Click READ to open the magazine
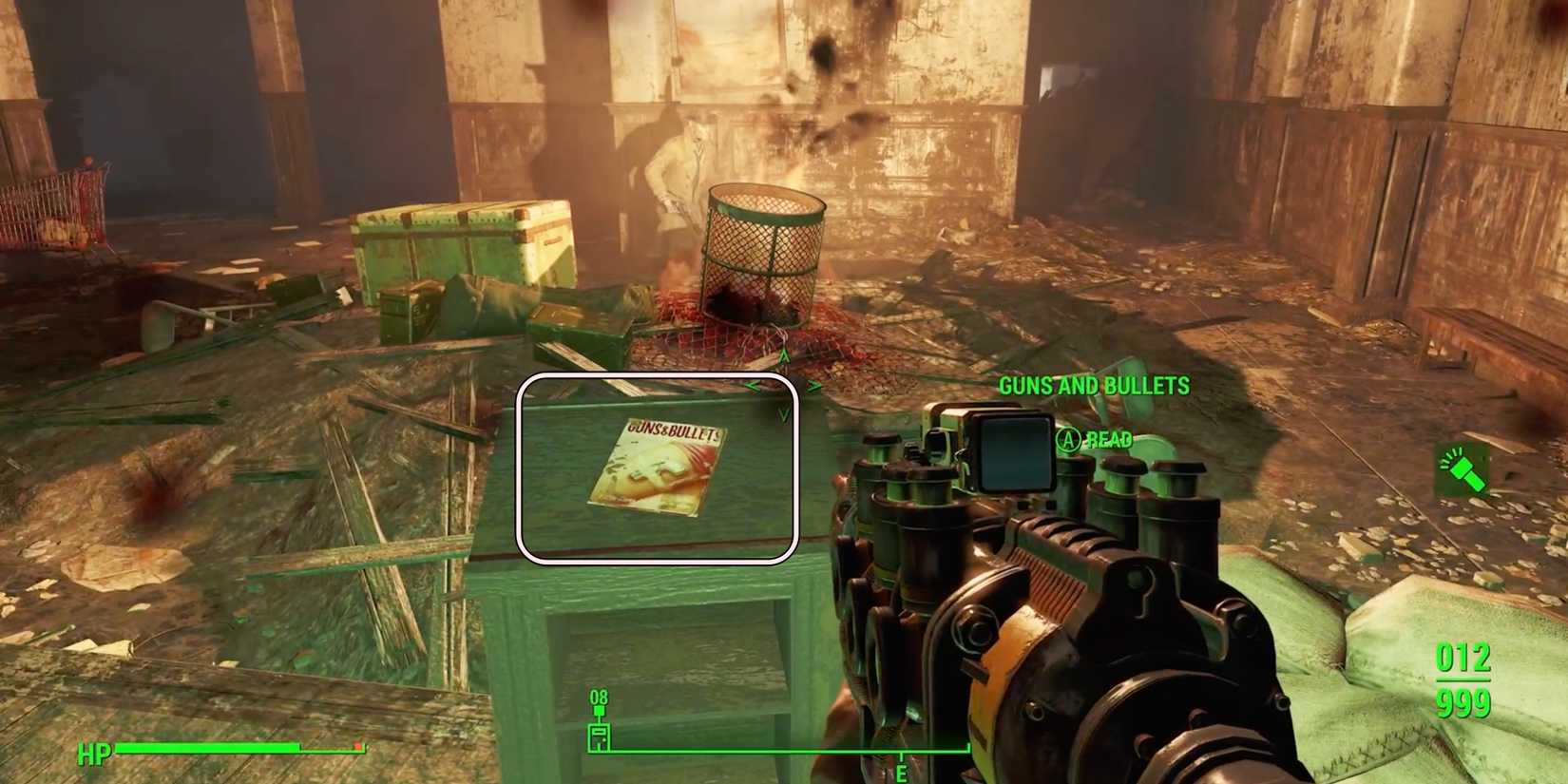Image resolution: width=1568 pixels, height=784 pixels. [x=1110, y=440]
